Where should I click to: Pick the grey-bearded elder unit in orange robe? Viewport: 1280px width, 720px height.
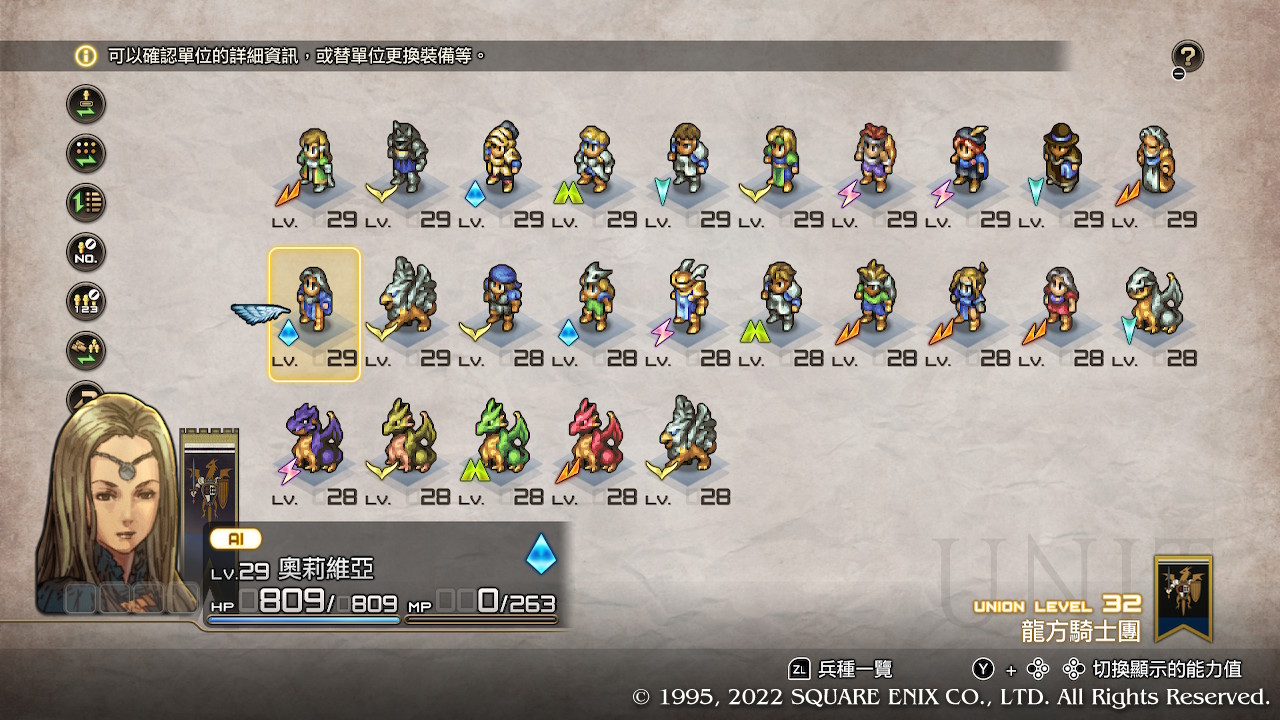[x=1155, y=160]
